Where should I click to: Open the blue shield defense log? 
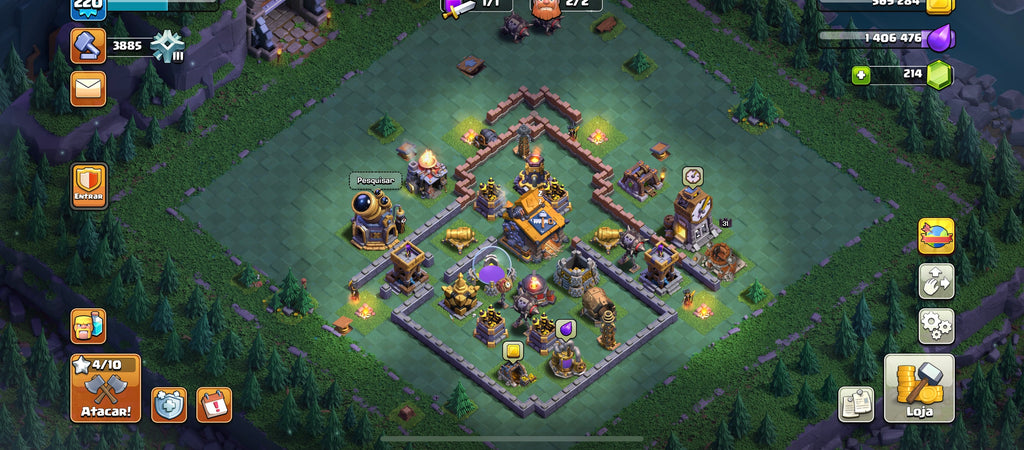(x=169, y=404)
